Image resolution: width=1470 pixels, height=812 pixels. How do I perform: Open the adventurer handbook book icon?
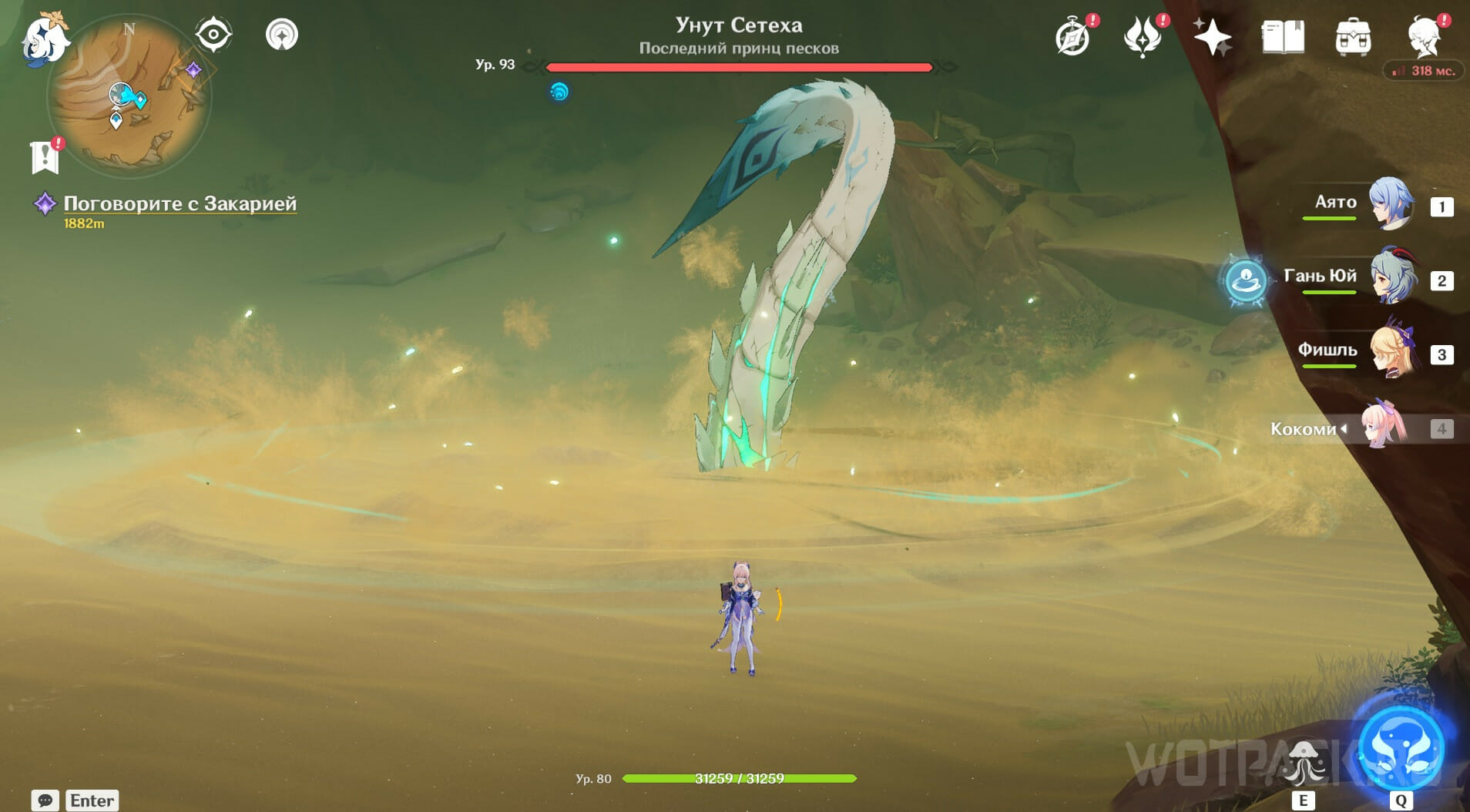pos(1283,37)
